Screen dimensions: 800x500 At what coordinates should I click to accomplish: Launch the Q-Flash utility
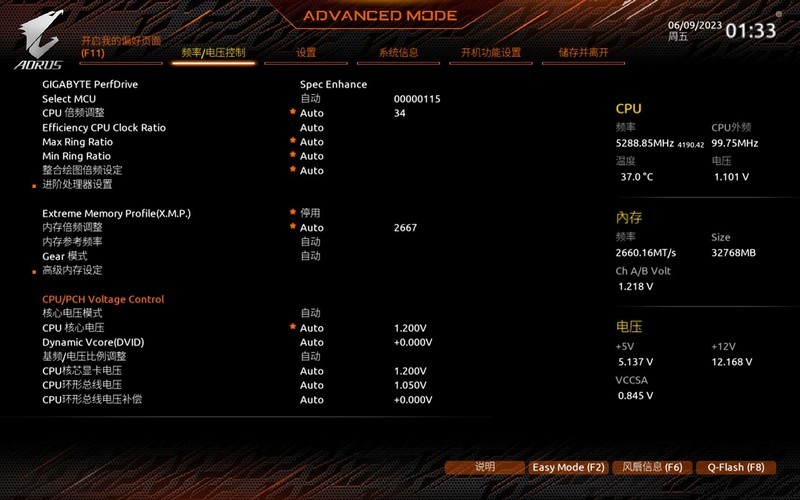(735, 467)
